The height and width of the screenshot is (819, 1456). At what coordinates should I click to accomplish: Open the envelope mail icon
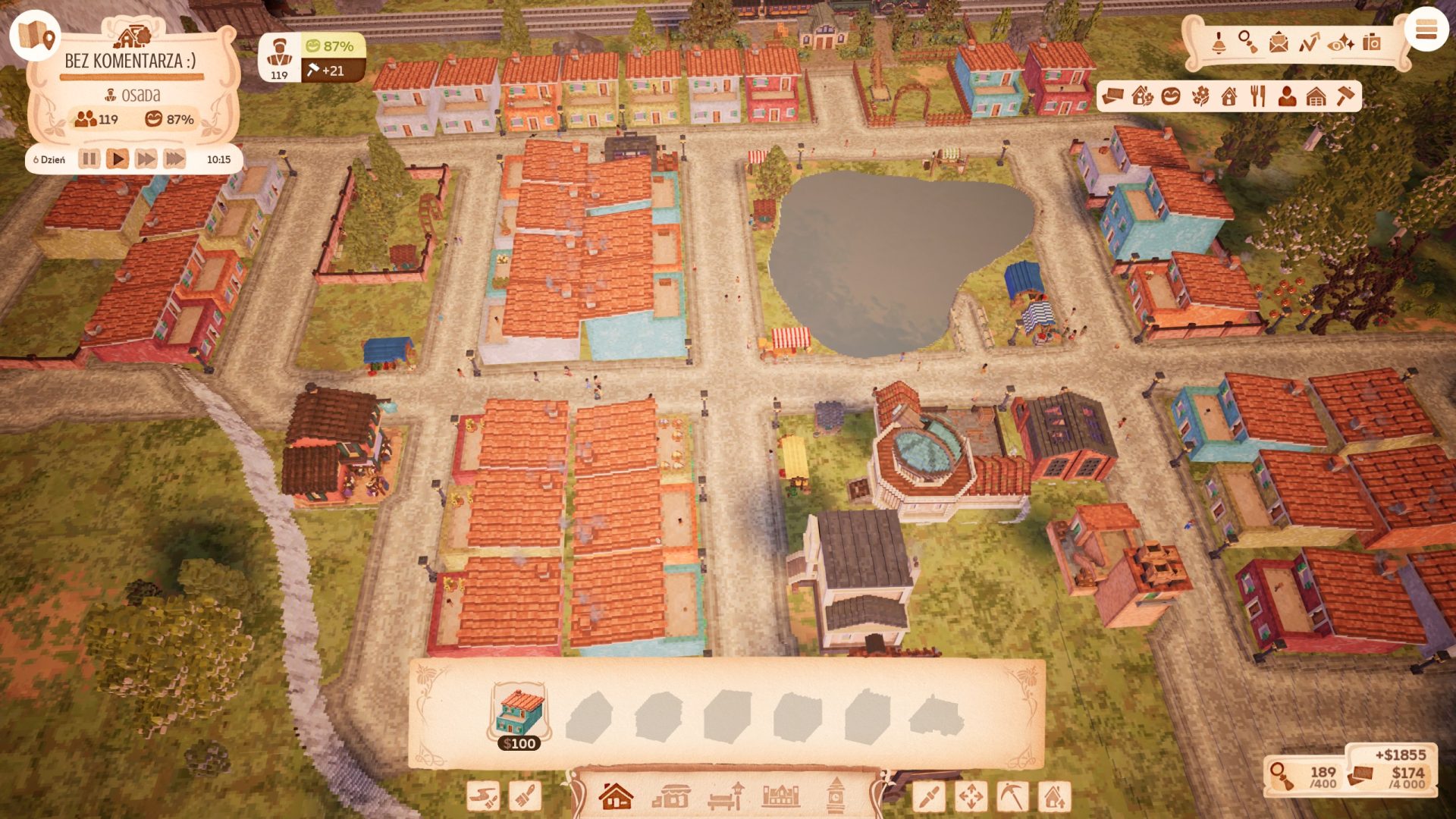pos(1279,42)
